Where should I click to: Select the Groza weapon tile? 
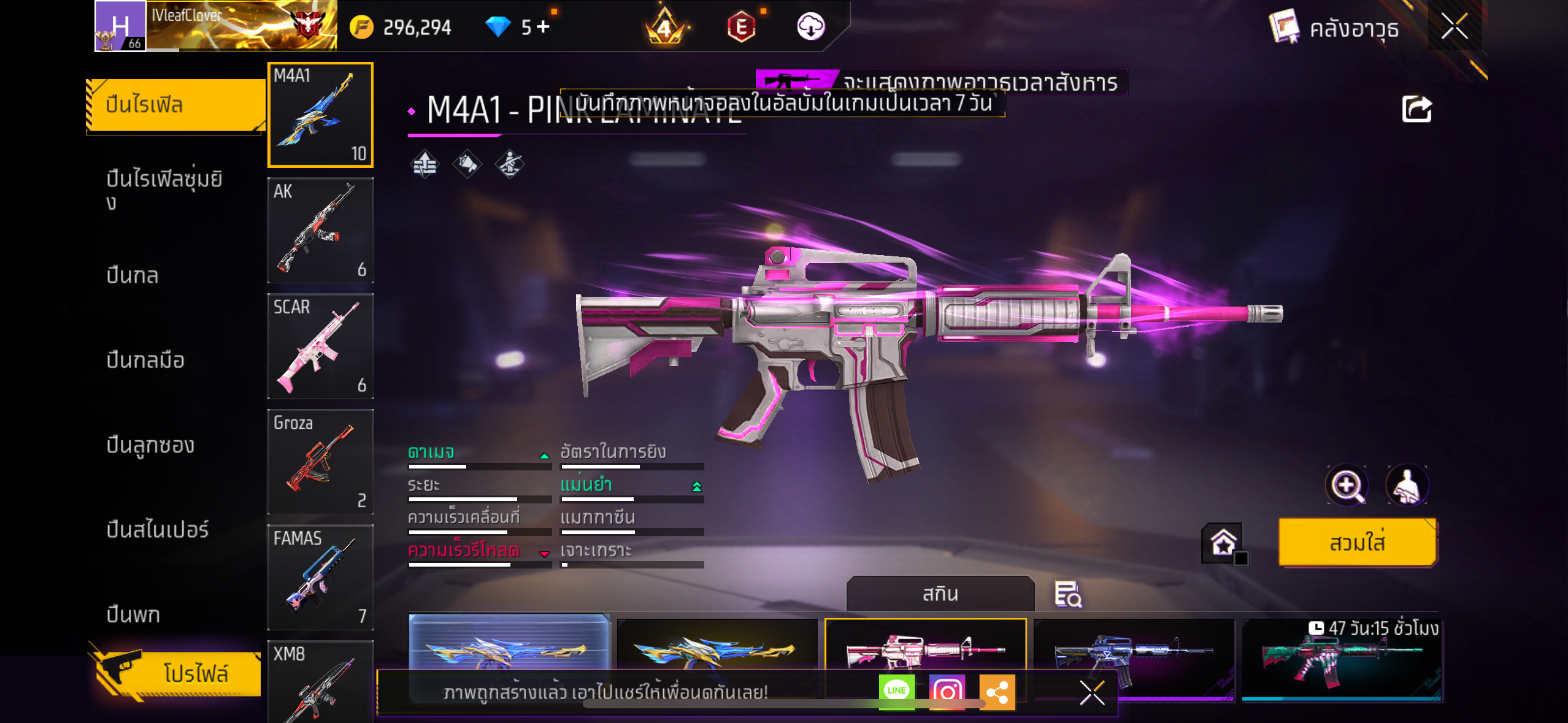tap(320, 461)
